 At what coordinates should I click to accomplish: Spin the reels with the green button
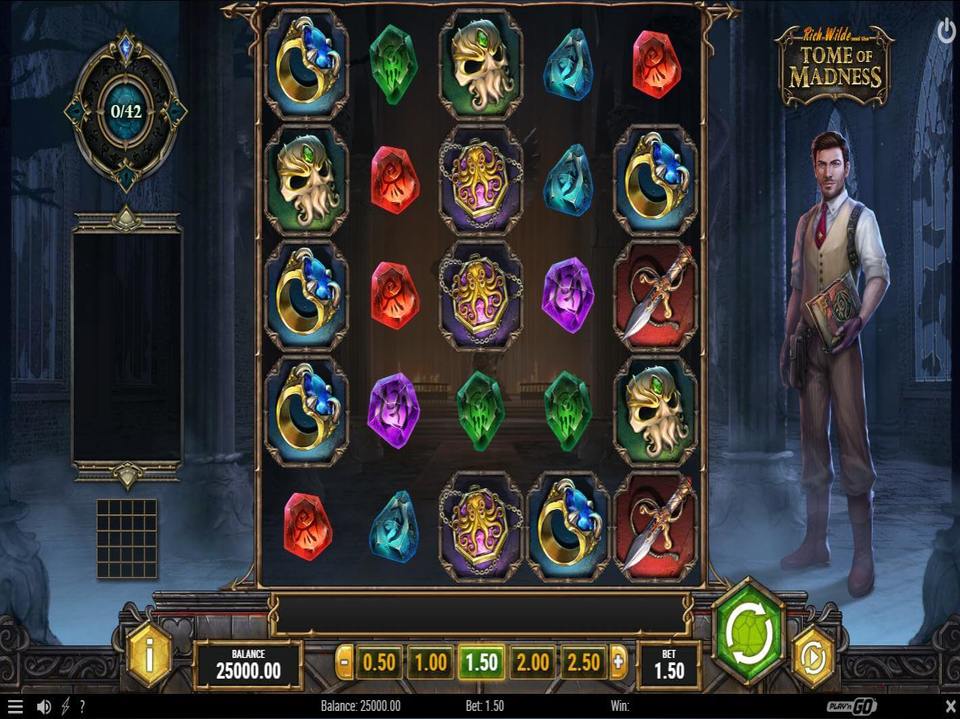[748, 632]
